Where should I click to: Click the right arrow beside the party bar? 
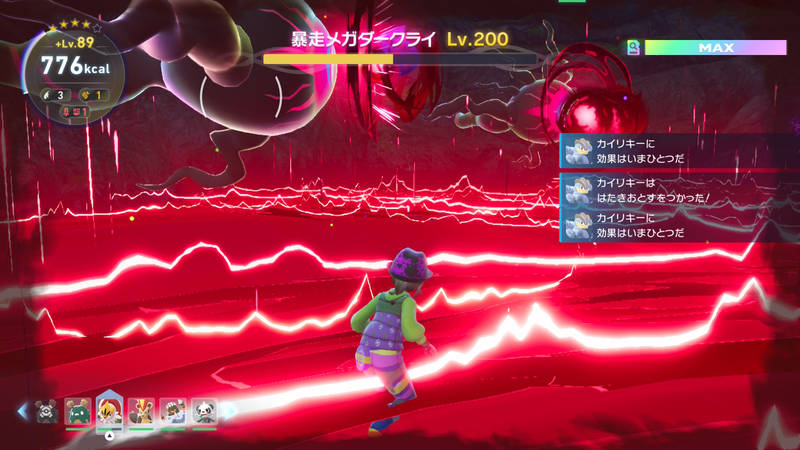tap(228, 410)
